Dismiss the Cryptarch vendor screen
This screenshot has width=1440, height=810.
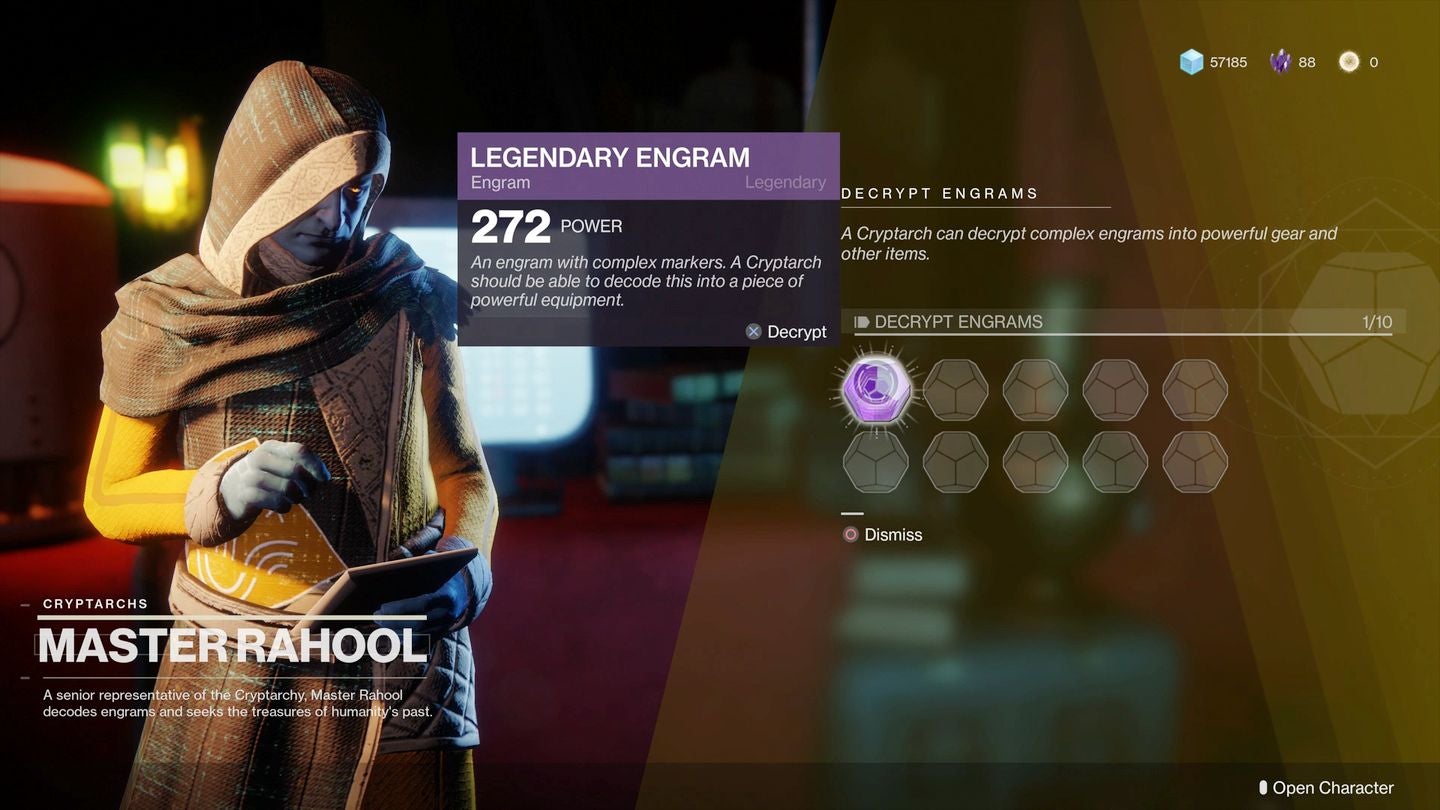pos(883,535)
